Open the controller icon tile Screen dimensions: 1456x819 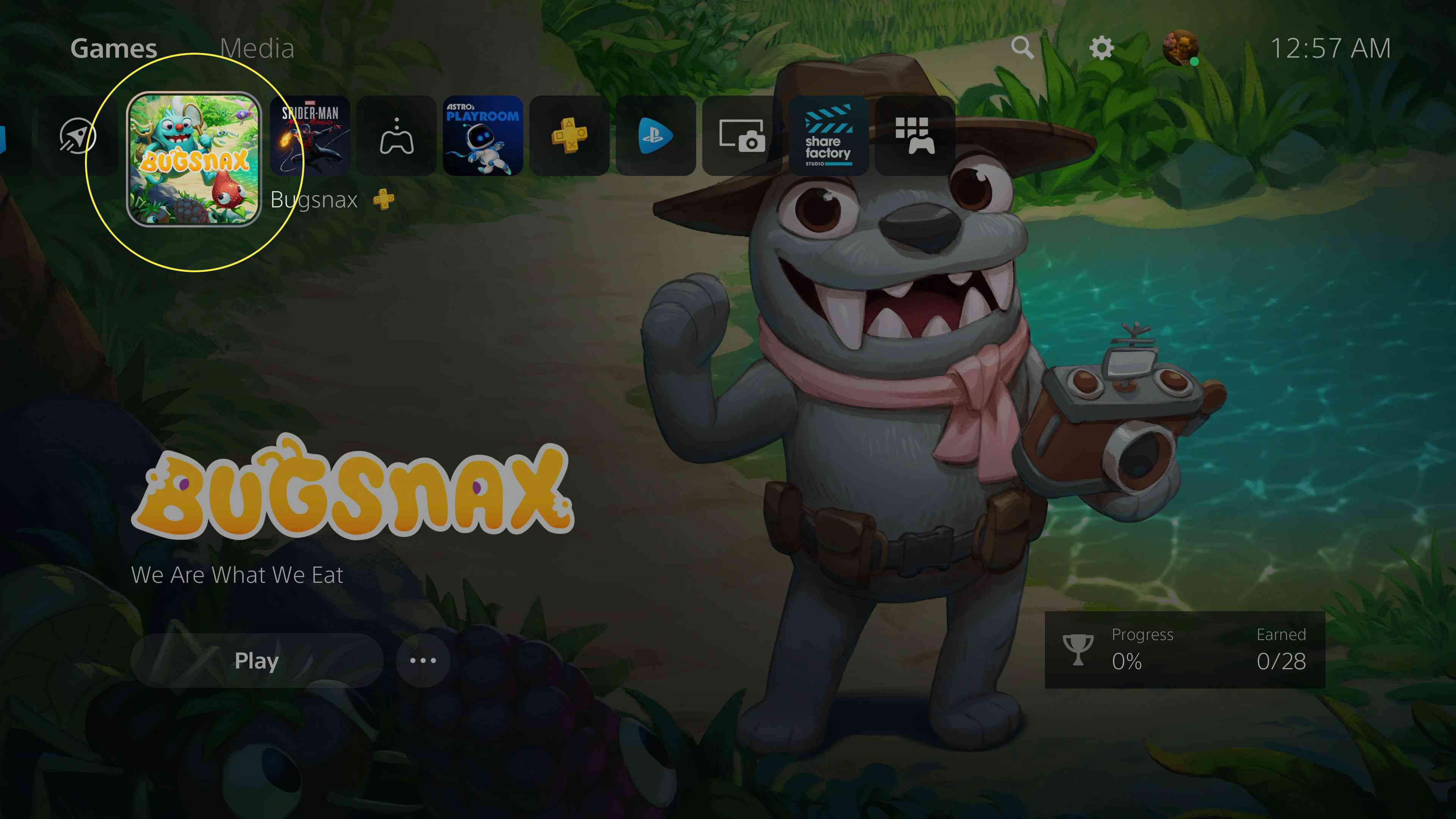coord(397,136)
